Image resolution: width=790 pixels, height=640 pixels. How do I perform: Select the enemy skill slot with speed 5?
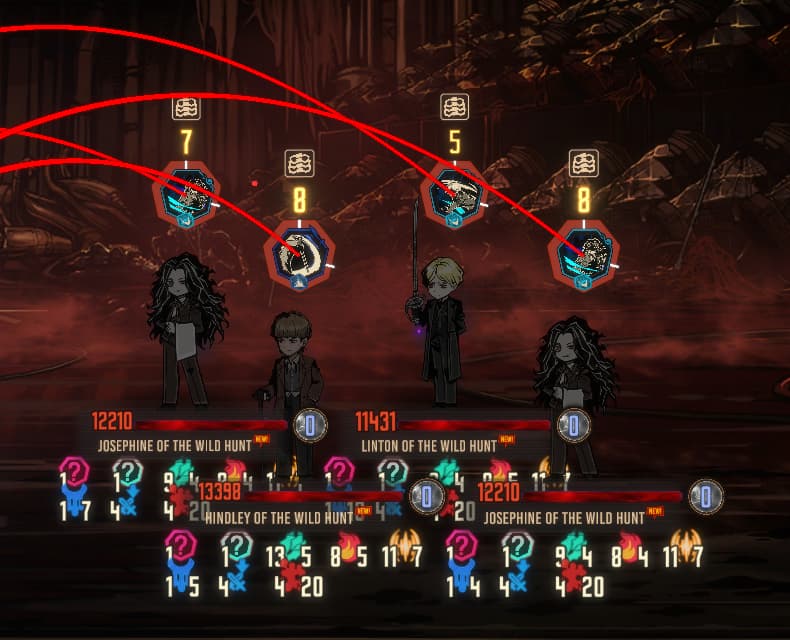coord(455,195)
